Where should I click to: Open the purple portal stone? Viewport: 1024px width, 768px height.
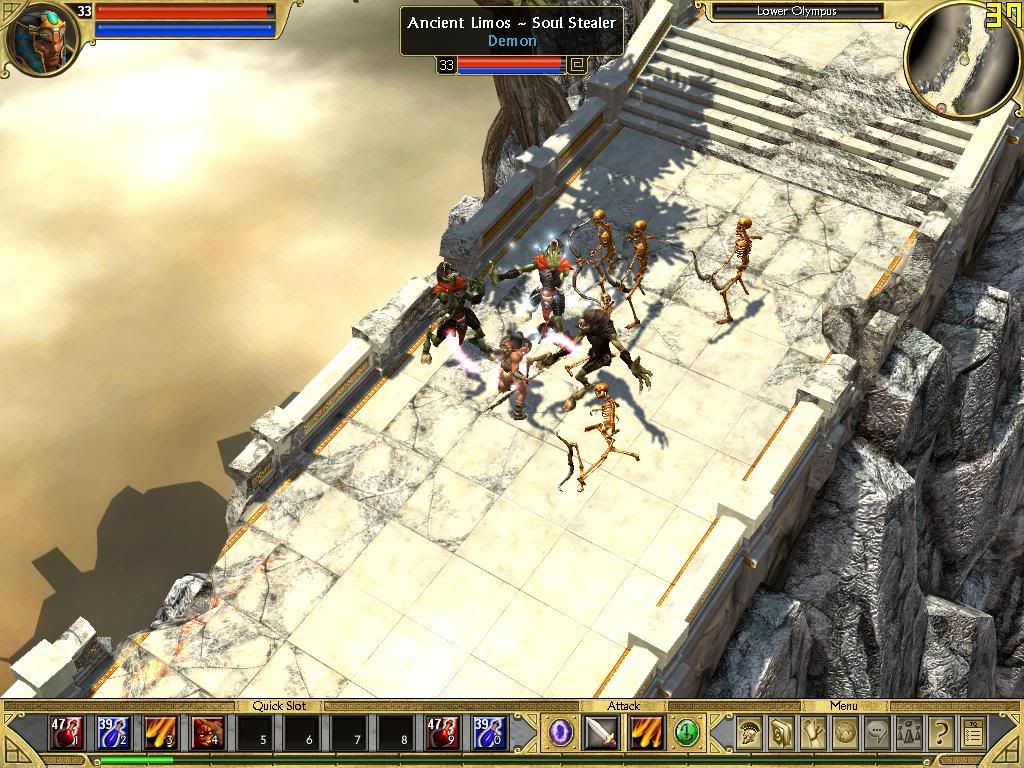point(561,733)
